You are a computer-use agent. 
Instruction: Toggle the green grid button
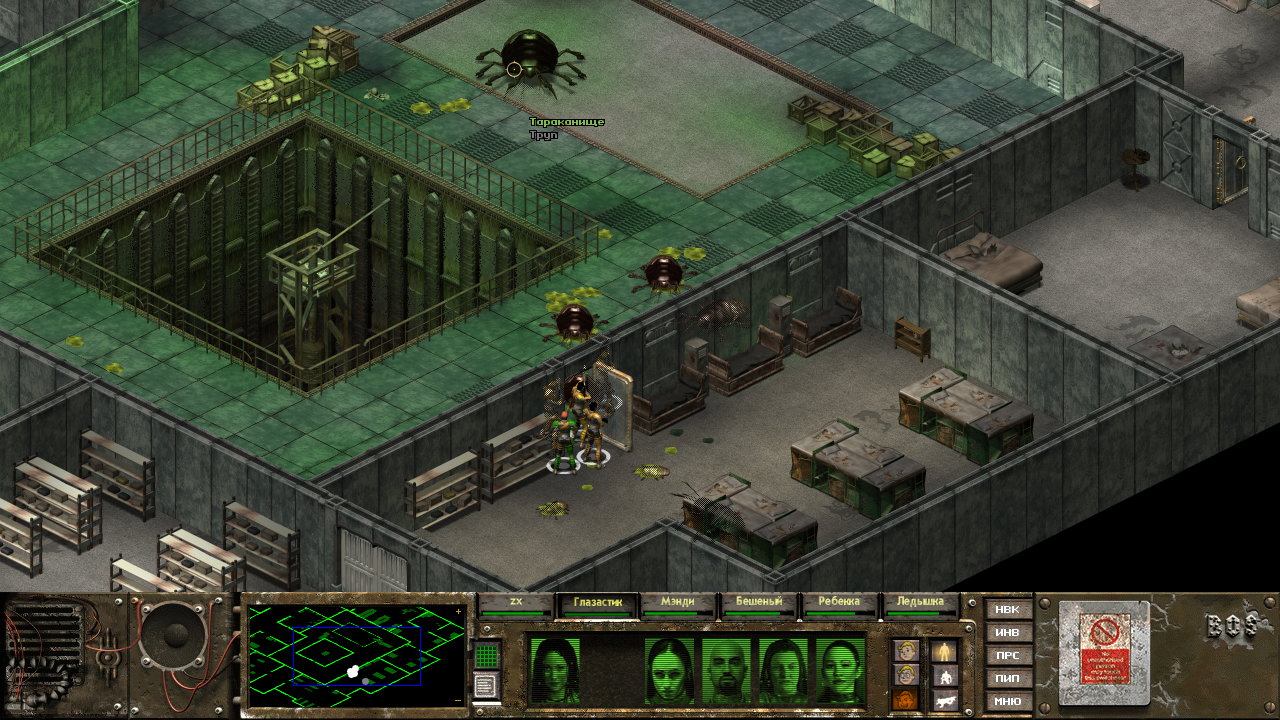486,656
